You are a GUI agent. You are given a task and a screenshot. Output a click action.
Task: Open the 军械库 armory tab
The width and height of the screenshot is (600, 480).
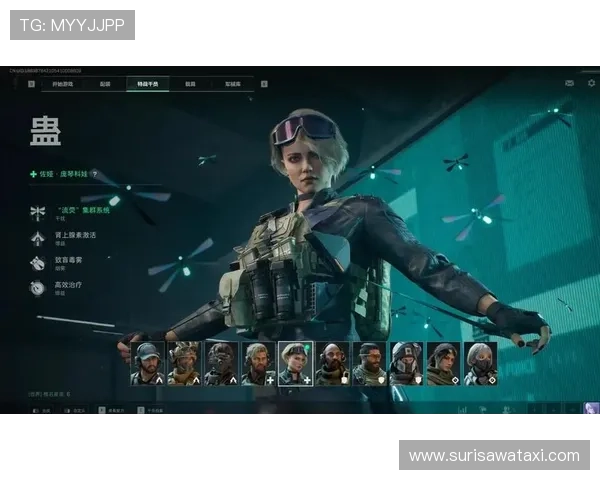(232, 84)
